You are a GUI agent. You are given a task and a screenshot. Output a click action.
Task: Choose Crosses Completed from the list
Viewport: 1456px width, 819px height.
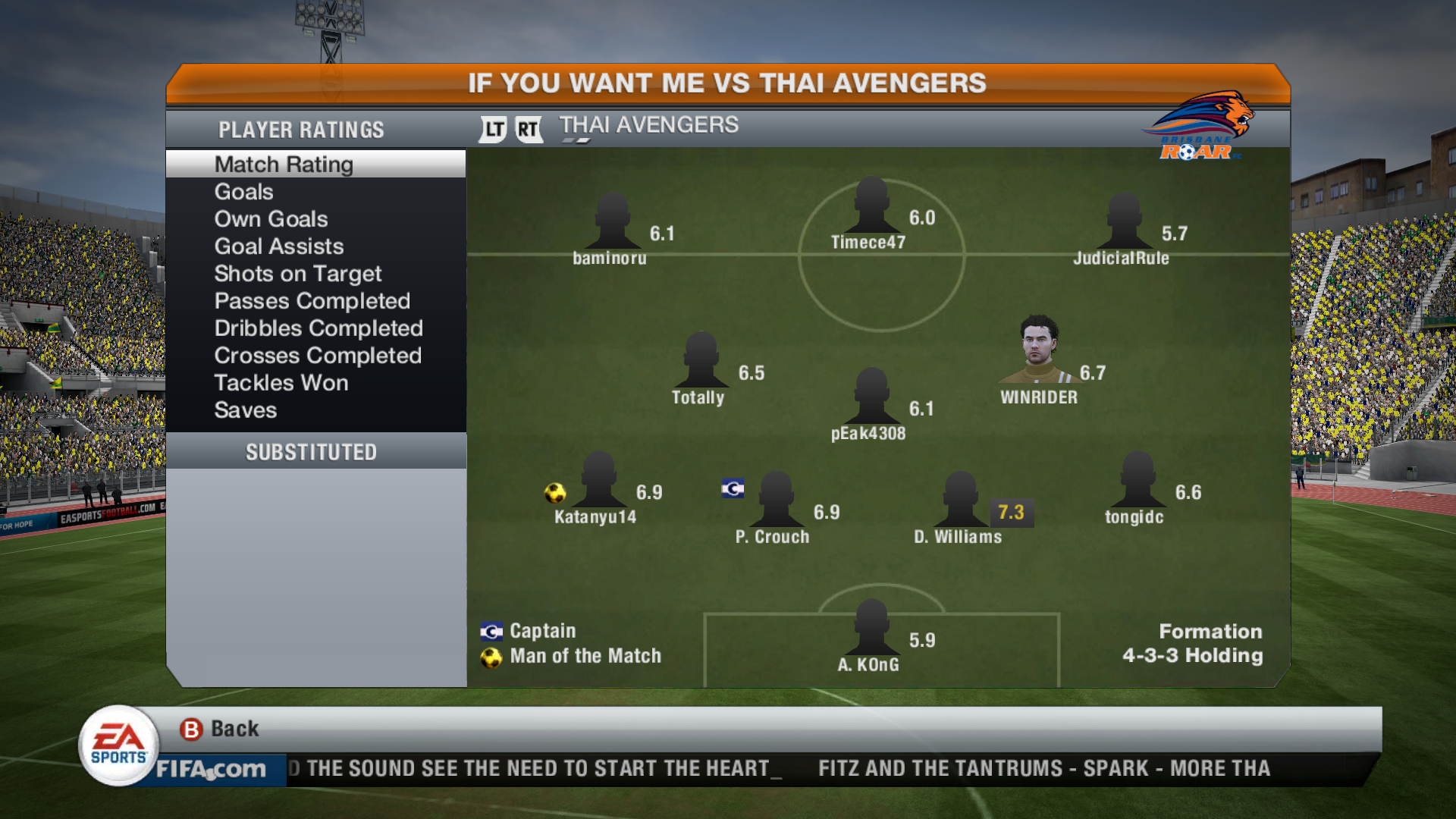tap(317, 356)
